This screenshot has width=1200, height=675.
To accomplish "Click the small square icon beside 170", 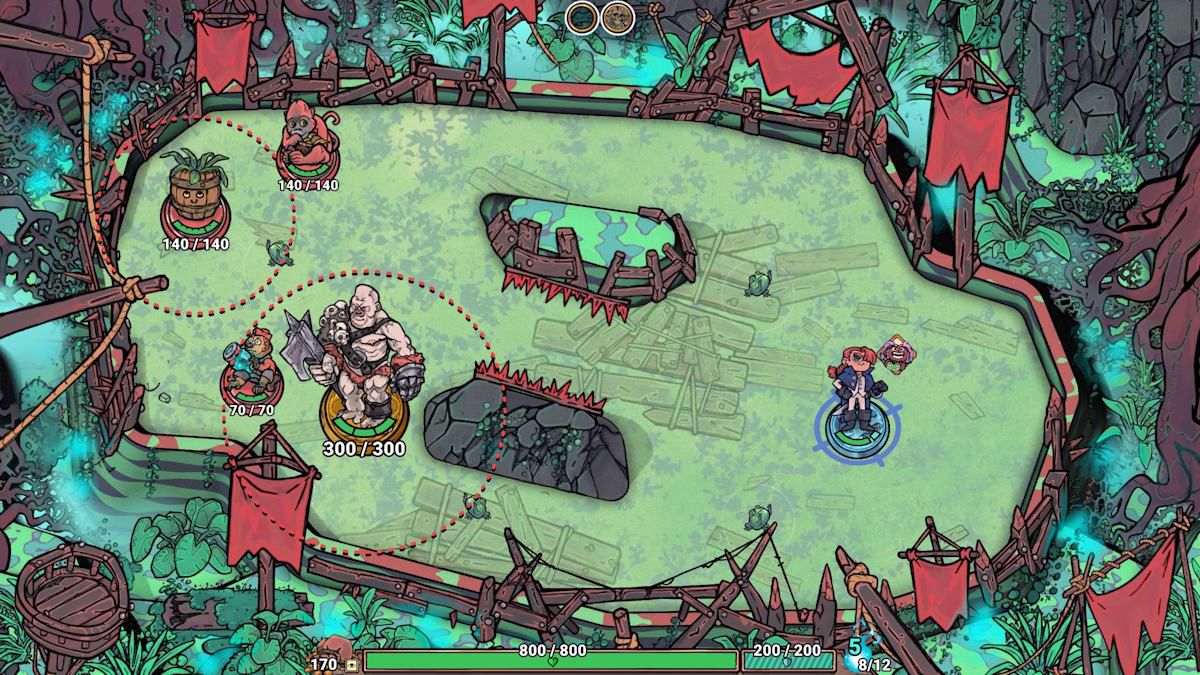I will (x=352, y=664).
